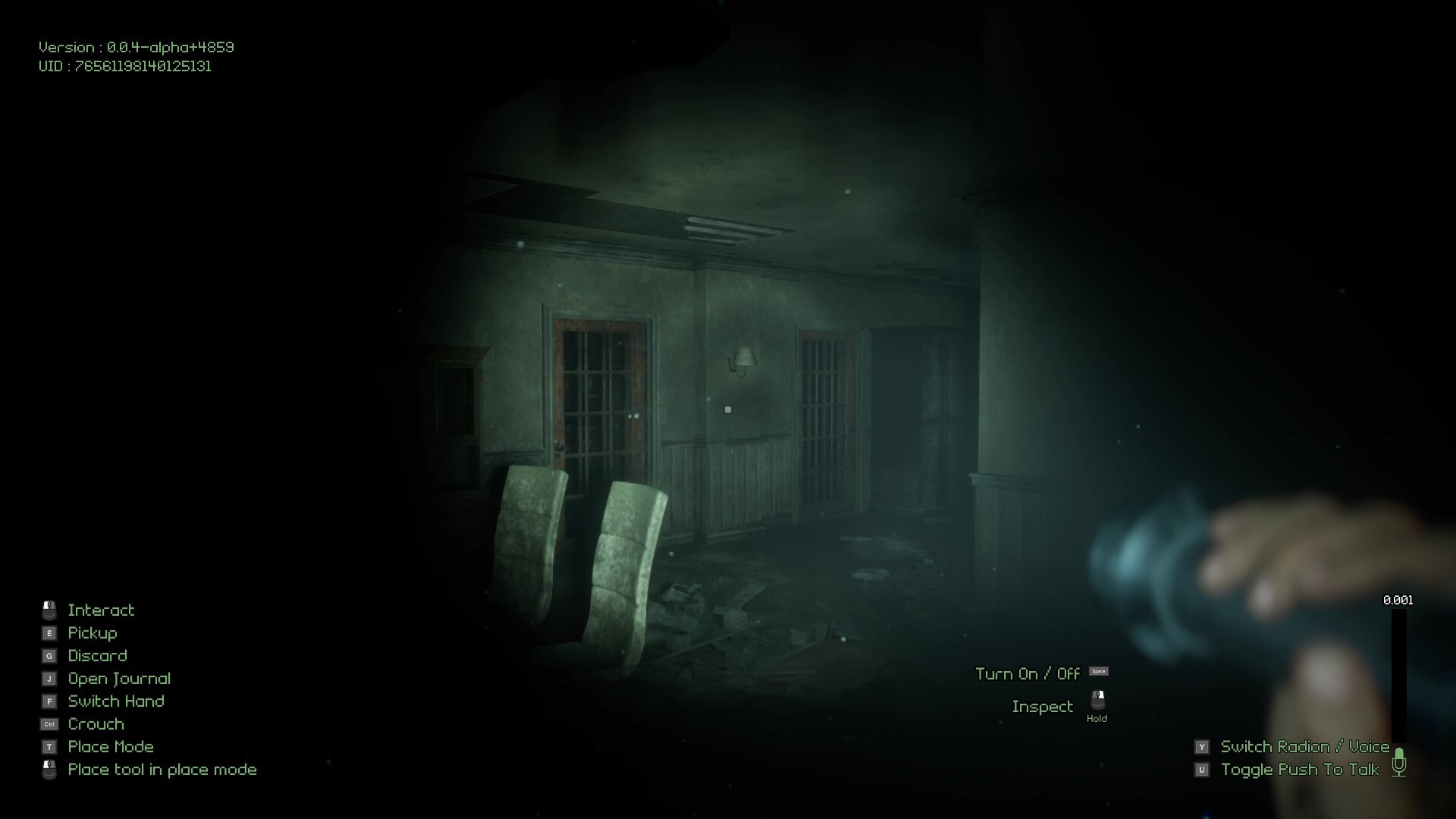Viewport: 1456px width, 819px height.
Task: Toggle flashlight with the Turn On / Off prompt
Action: pos(1028,673)
